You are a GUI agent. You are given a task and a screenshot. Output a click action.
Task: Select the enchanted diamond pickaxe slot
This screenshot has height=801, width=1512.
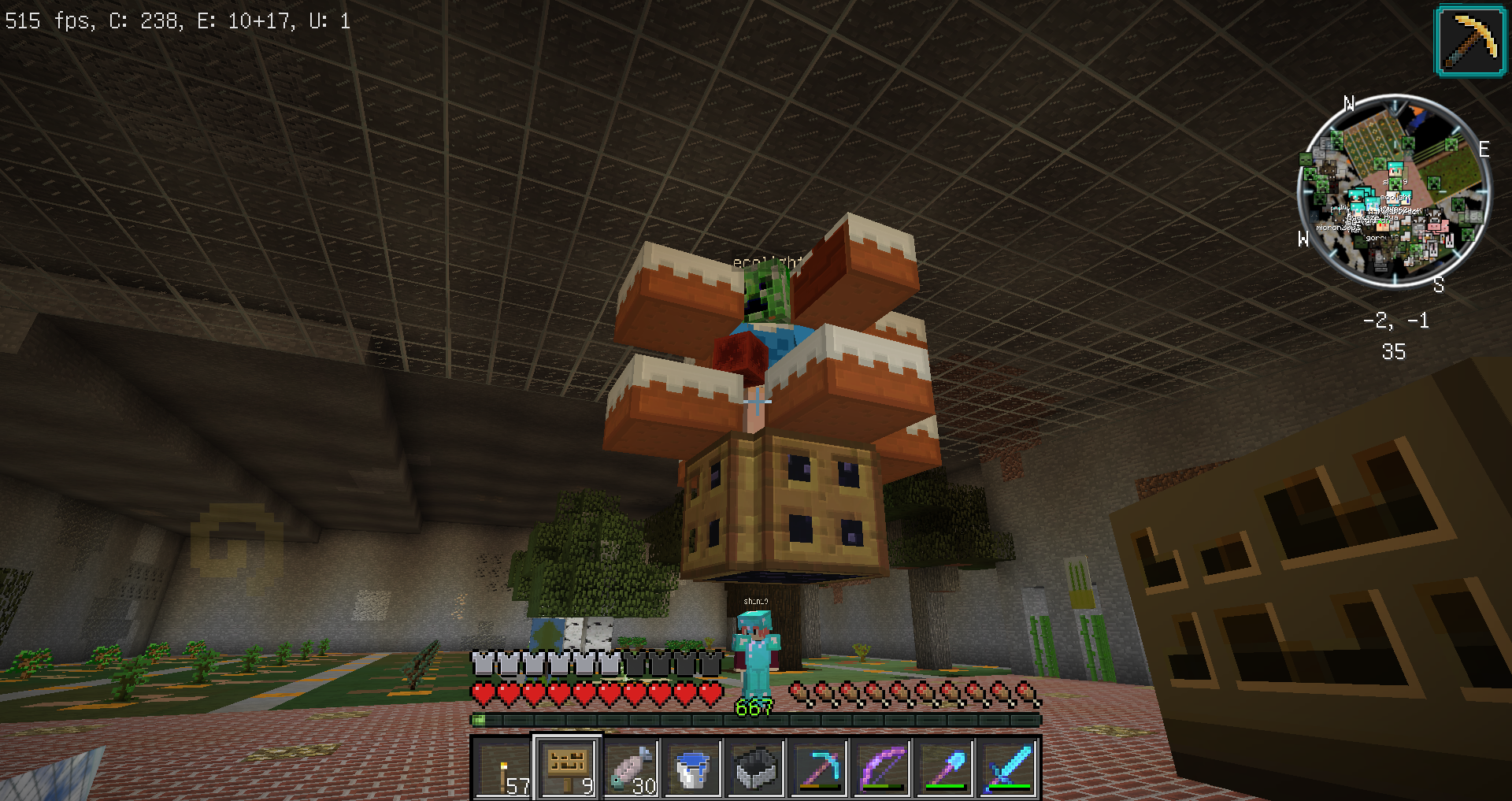tap(819, 768)
